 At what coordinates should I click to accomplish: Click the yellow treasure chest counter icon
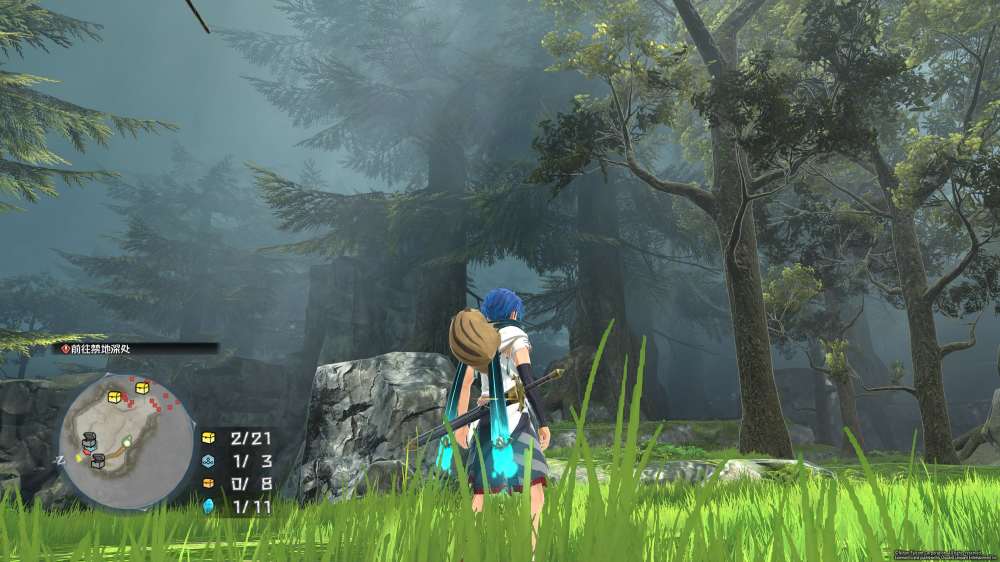coord(209,437)
